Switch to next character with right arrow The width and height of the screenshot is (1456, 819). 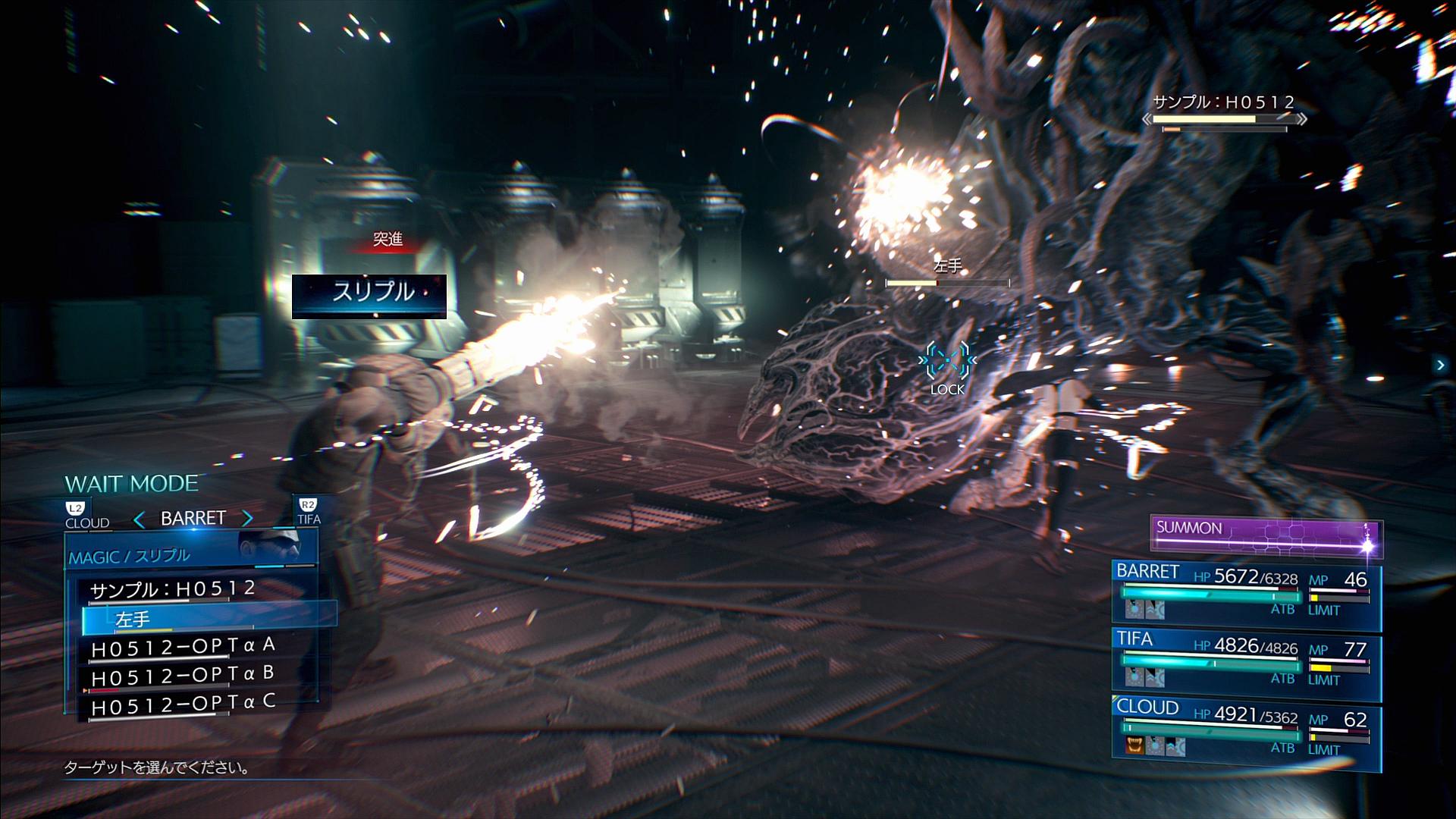click(248, 519)
